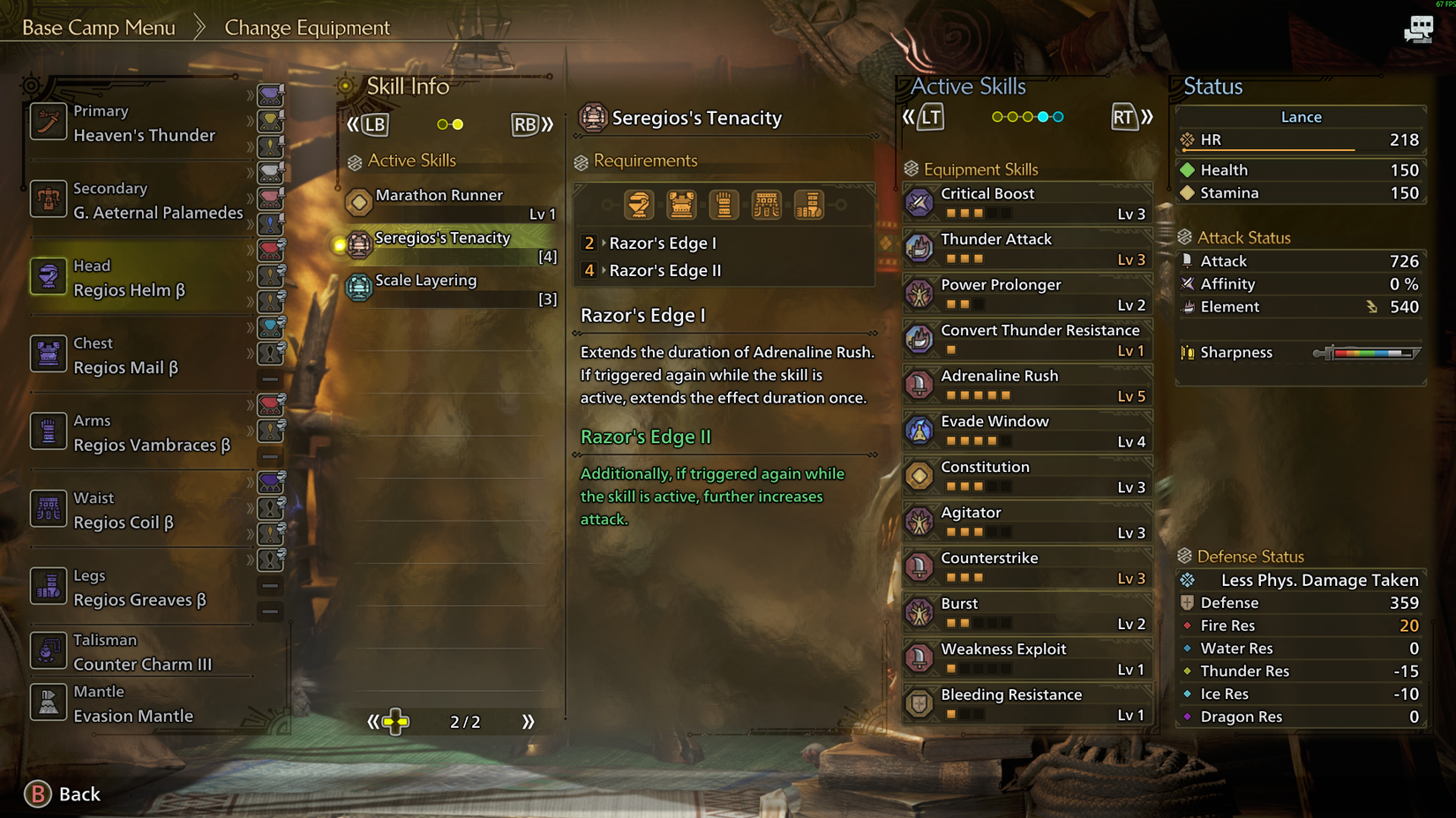Select the Change Equipment breadcrumb
Viewport: 1456px width, 818px height.
(307, 27)
